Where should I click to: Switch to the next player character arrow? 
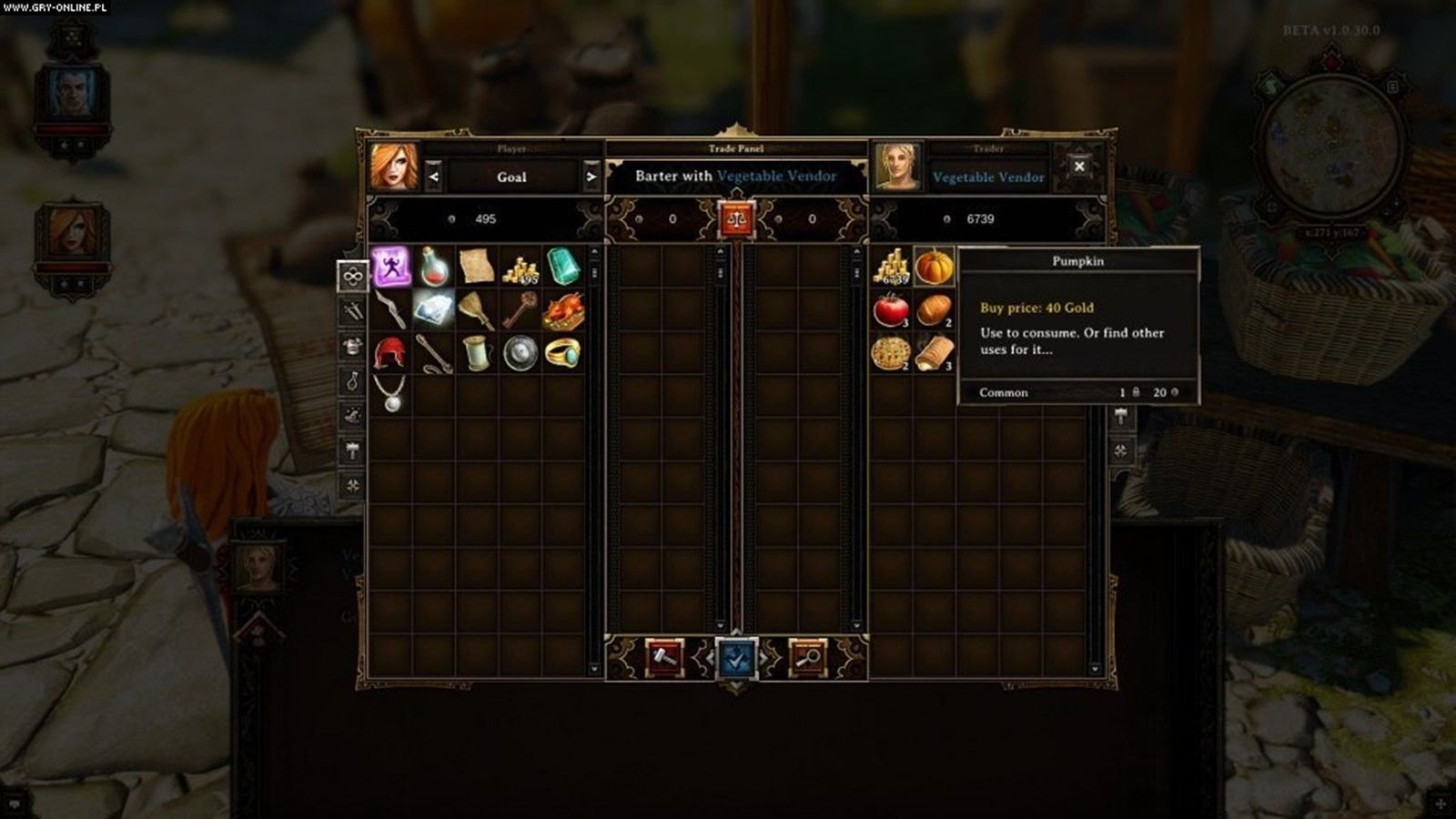click(x=591, y=177)
